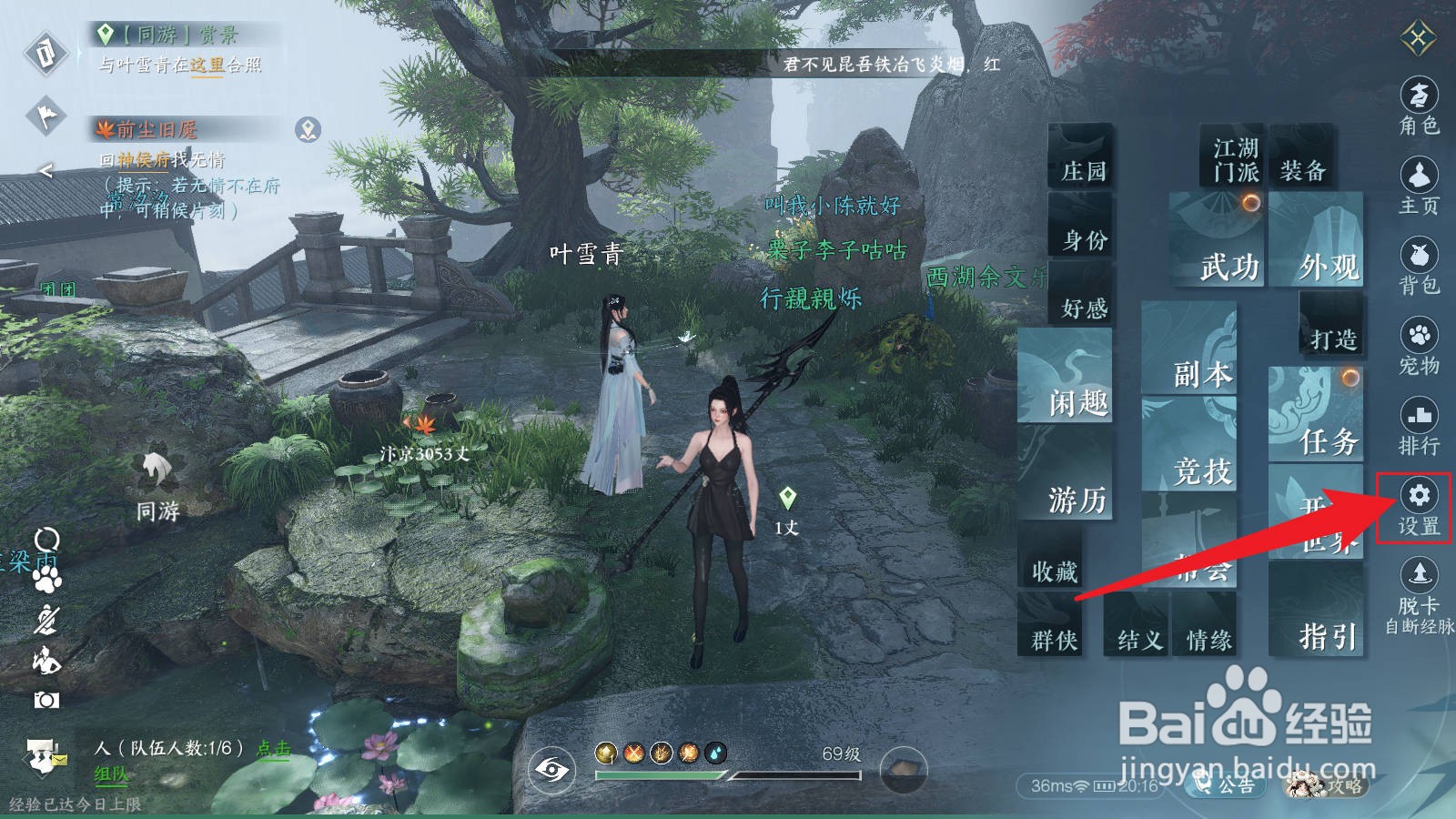Collapse the quest tracker with the arrow
This screenshot has height=819, width=1456.
point(45,170)
